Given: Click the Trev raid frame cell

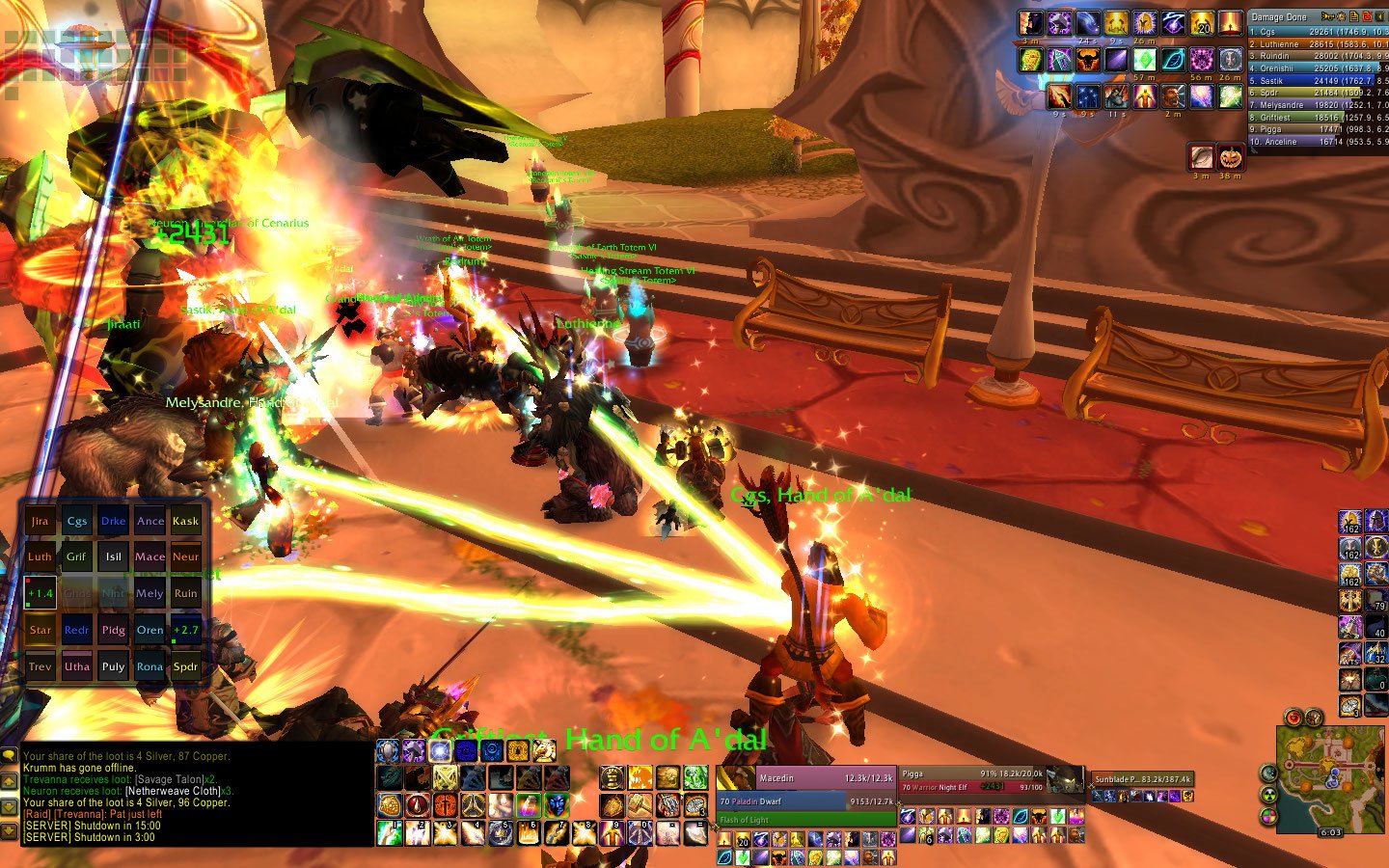Looking at the screenshot, I should pyautogui.click(x=40, y=666).
